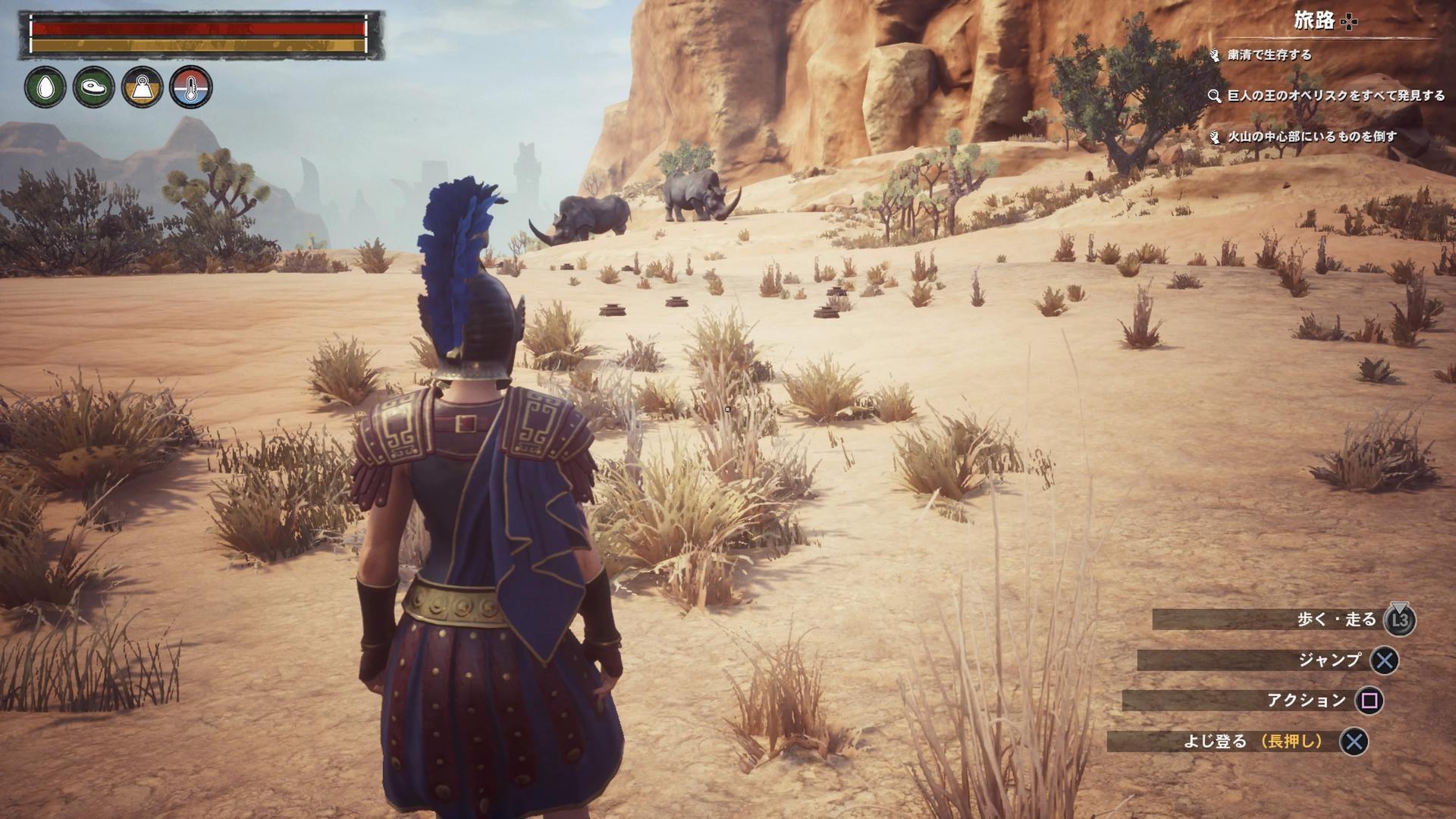This screenshot has width=1456, height=819.
Task: Select the meat hunger status icon
Action: (x=93, y=87)
